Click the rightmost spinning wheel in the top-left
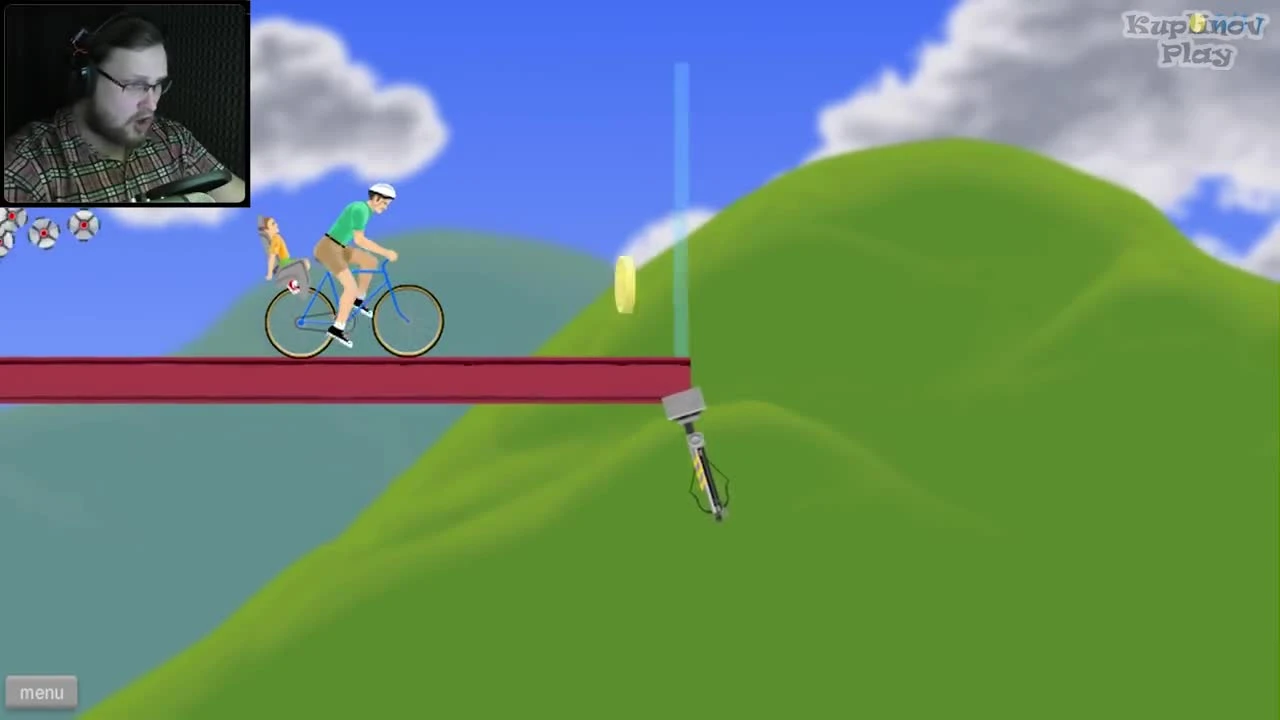The width and height of the screenshot is (1280, 720). tap(84, 227)
